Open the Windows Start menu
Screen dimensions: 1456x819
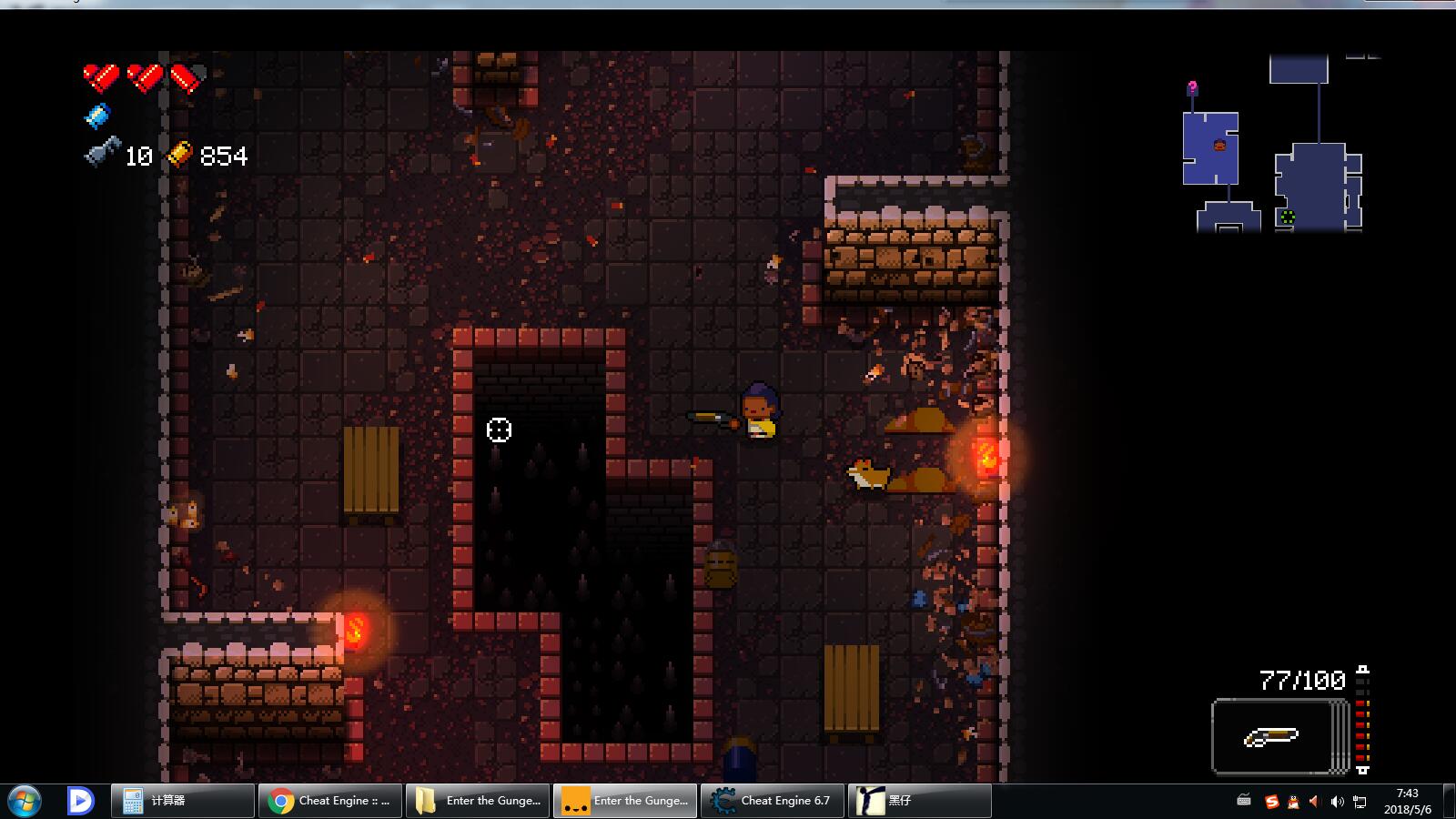point(25,801)
